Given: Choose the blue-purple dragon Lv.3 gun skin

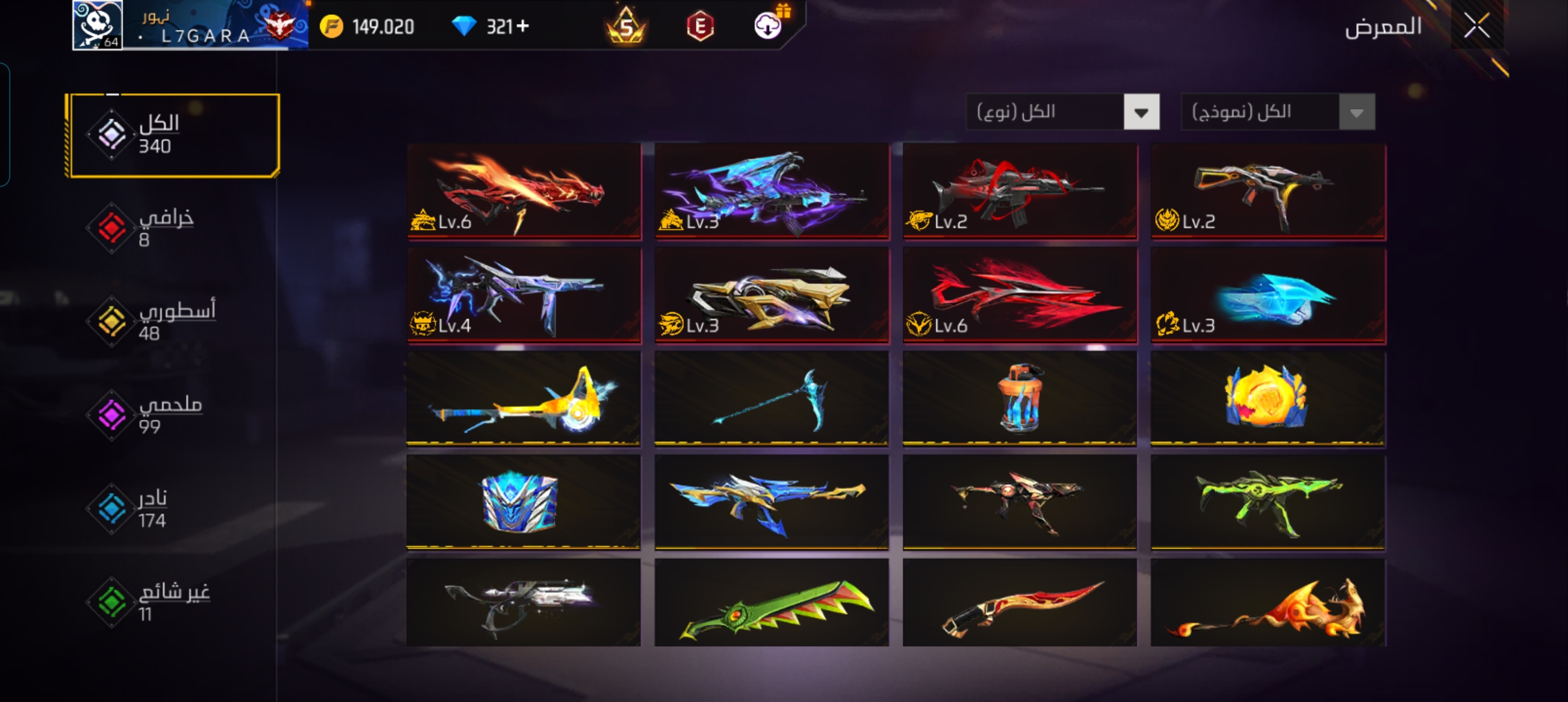Looking at the screenshot, I should click(772, 191).
